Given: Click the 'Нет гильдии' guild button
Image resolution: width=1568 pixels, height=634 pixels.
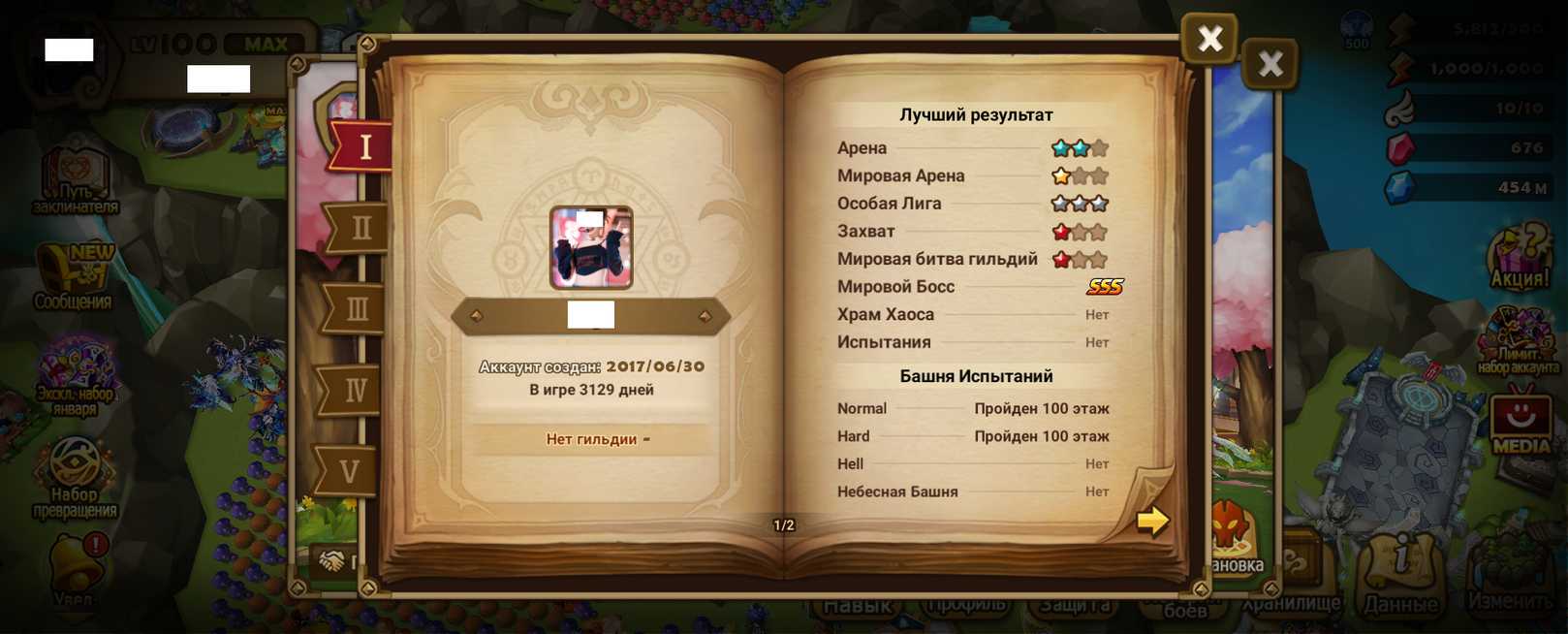Looking at the screenshot, I should (x=591, y=439).
